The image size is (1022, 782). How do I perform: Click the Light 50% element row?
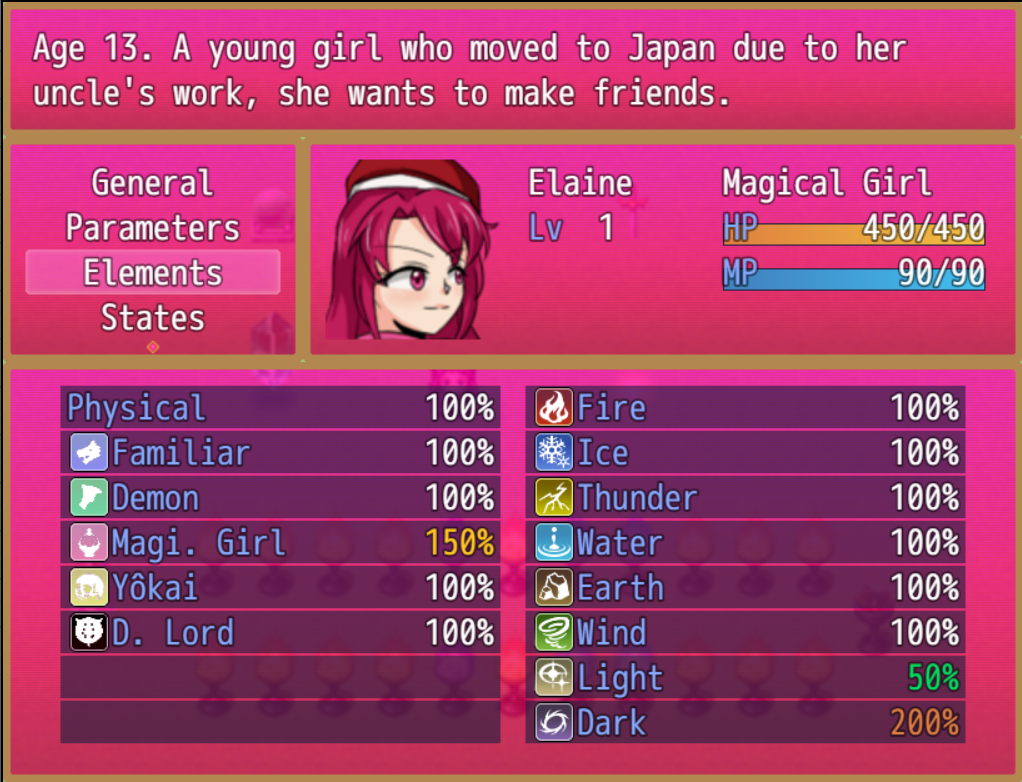tap(745, 678)
